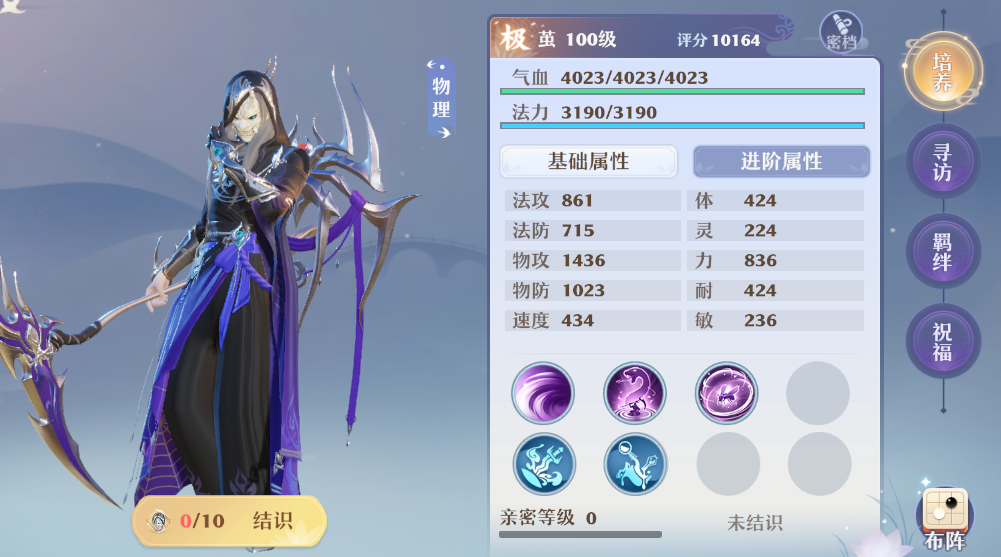Select the blue sword and flame skill
The width and height of the screenshot is (1001, 557).
(x=543, y=464)
